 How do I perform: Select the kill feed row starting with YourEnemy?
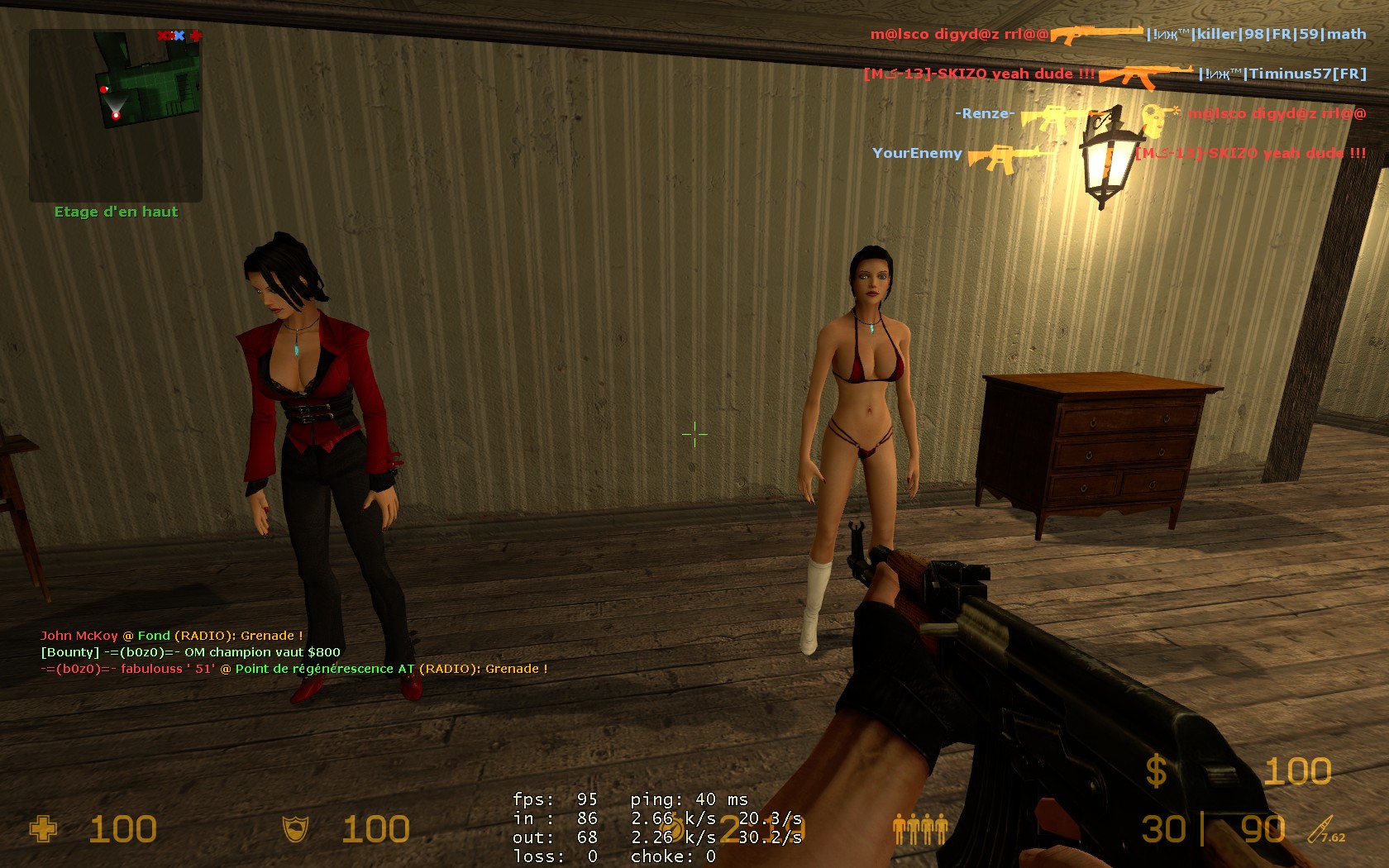pos(1119,154)
